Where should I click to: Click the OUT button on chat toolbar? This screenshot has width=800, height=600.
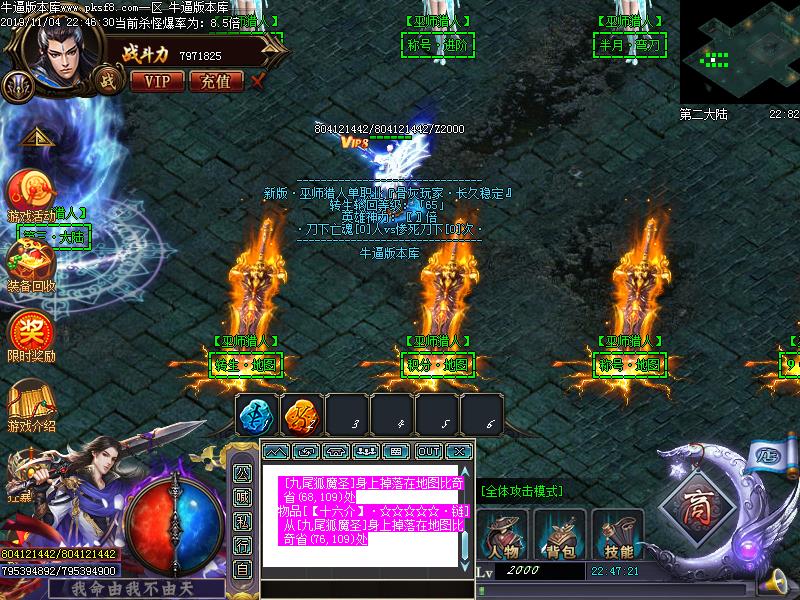click(428, 452)
